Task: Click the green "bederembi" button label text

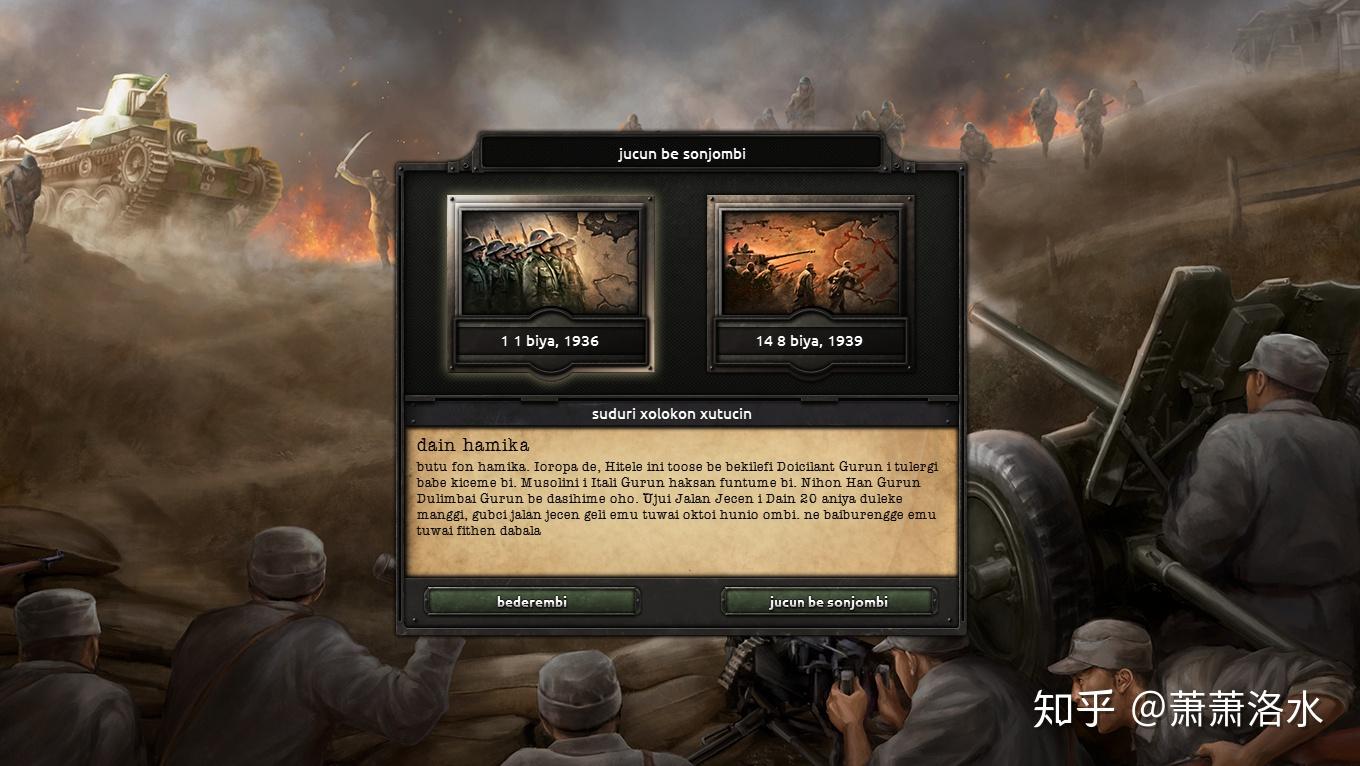Action: click(x=531, y=601)
